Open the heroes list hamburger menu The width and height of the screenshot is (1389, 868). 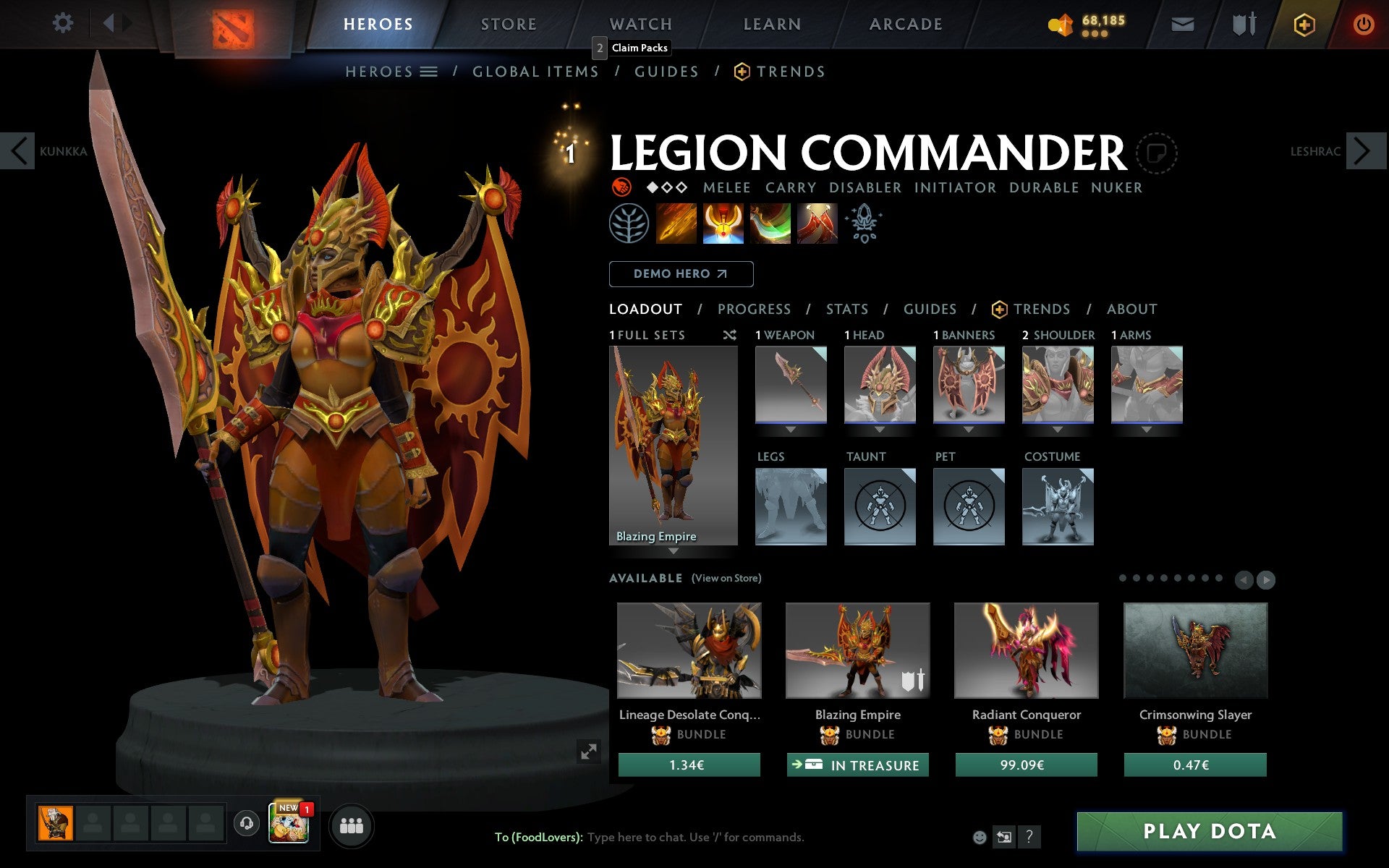click(428, 71)
